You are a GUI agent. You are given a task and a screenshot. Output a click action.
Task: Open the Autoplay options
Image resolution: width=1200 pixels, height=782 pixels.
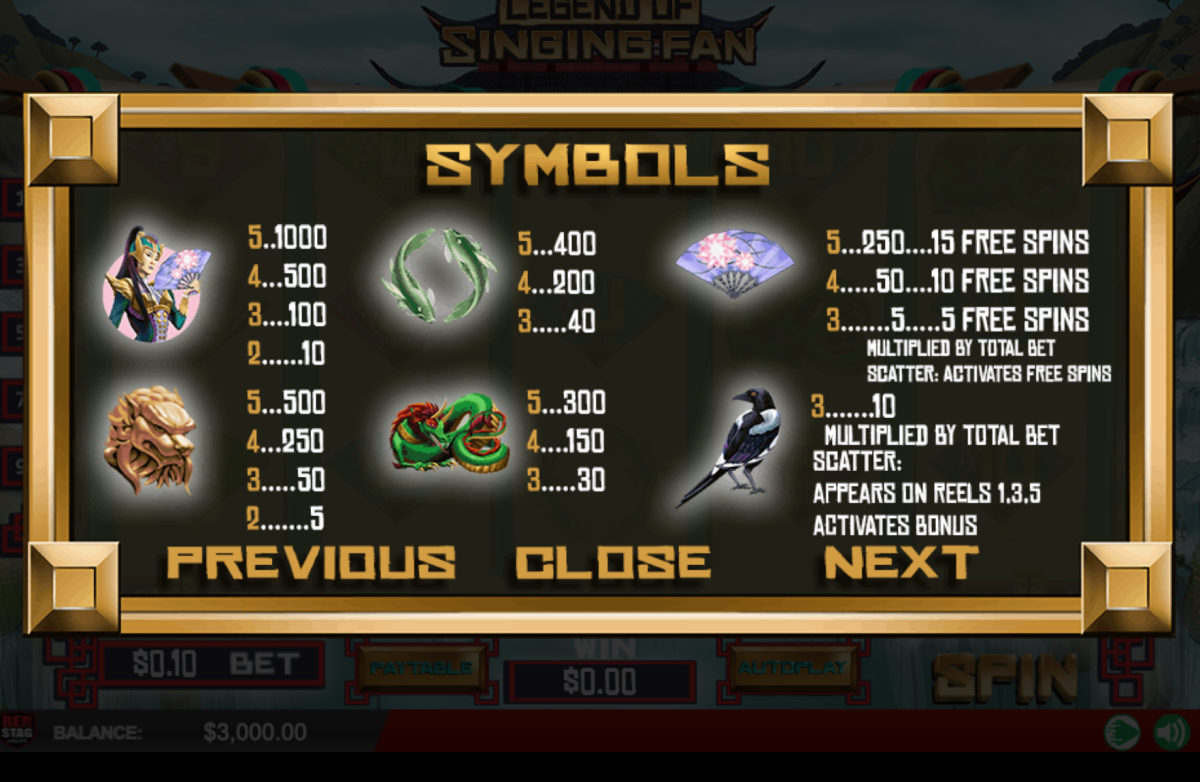[x=791, y=667]
